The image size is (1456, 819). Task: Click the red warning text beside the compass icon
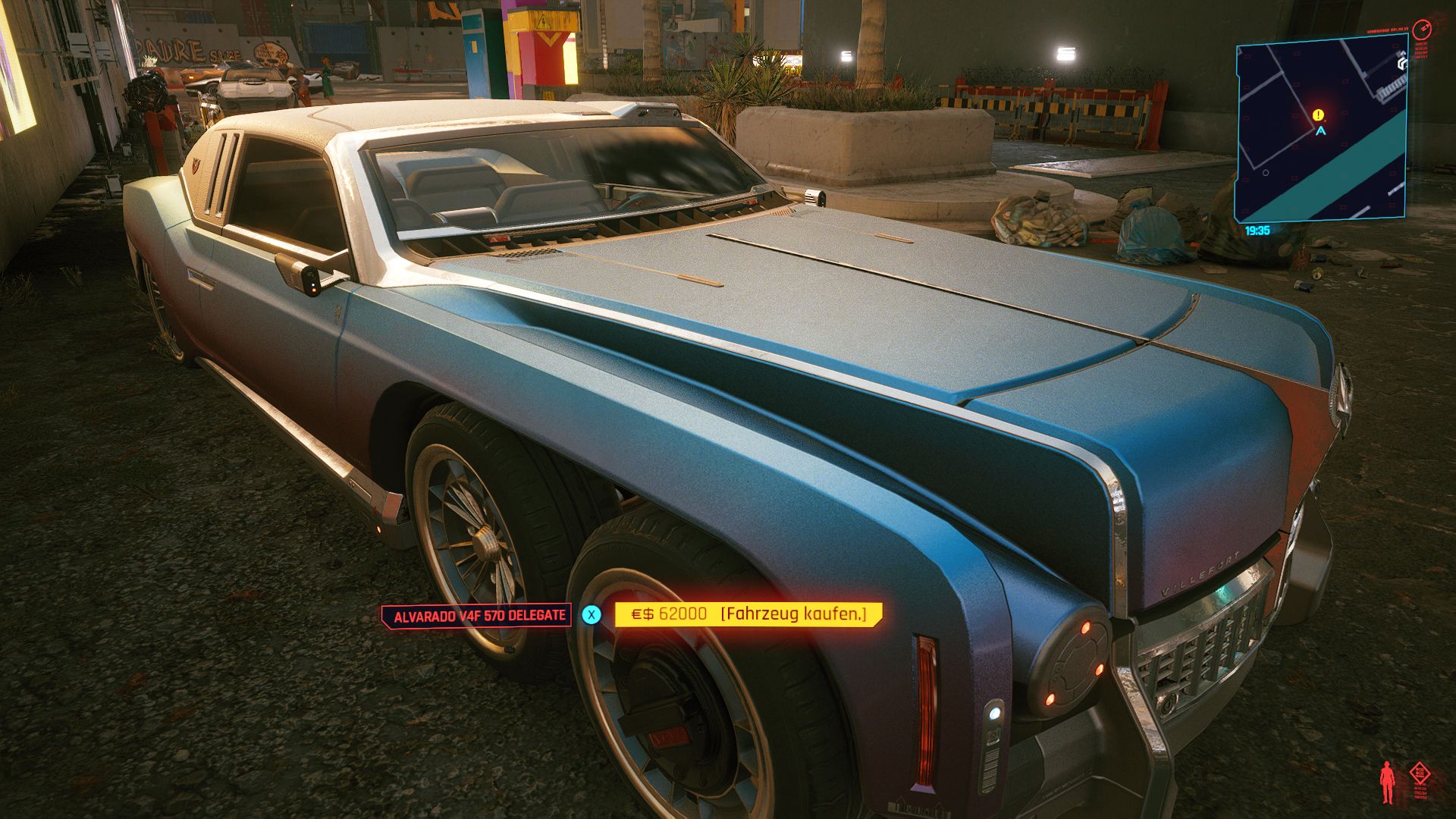(1420, 49)
